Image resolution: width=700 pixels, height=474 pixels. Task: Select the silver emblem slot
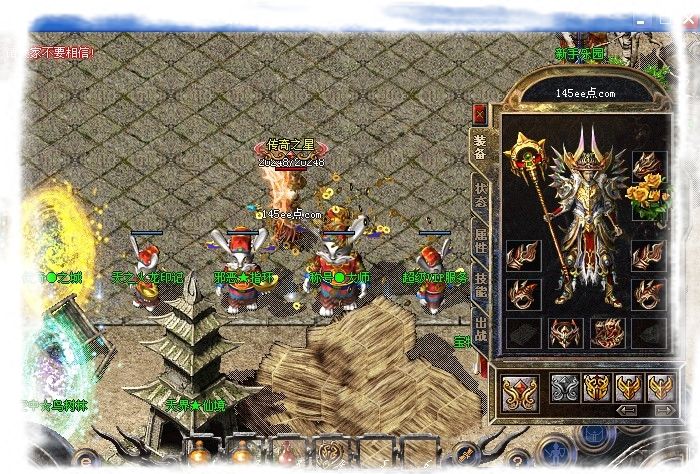(567, 388)
